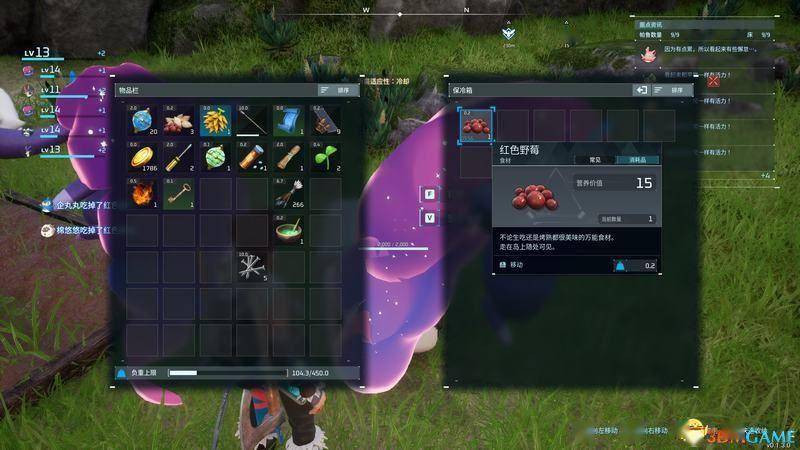Pick the flame organ item
800x450 pixels.
coord(142,194)
